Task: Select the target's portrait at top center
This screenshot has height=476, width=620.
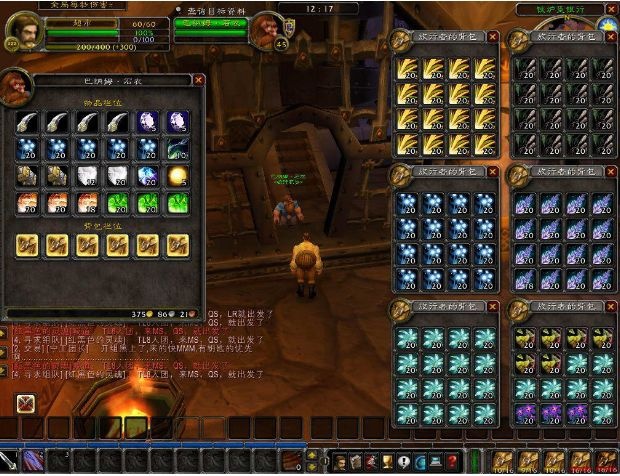Action: [267, 28]
